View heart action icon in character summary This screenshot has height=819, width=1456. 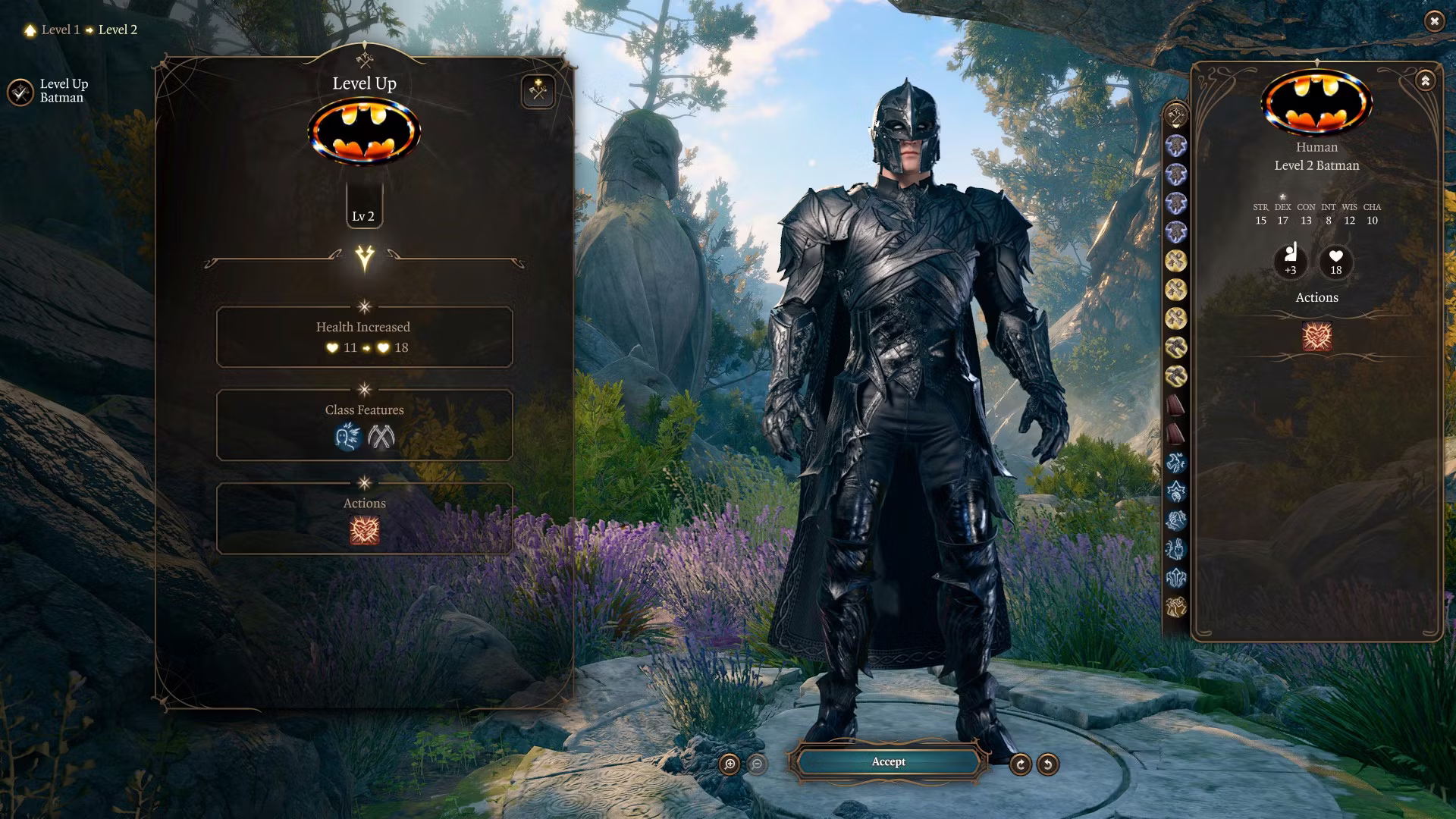tap(1316, 336)
